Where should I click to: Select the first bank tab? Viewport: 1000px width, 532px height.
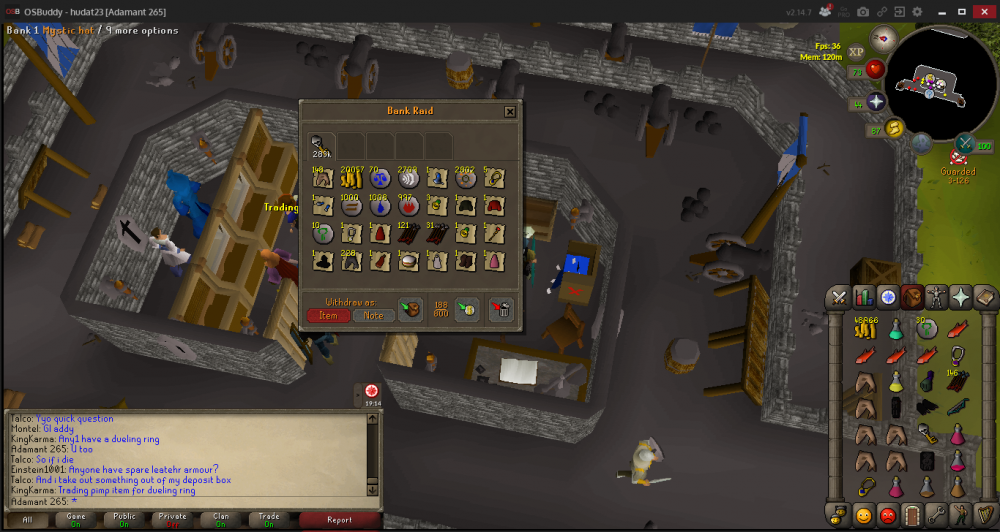point(320,146)
